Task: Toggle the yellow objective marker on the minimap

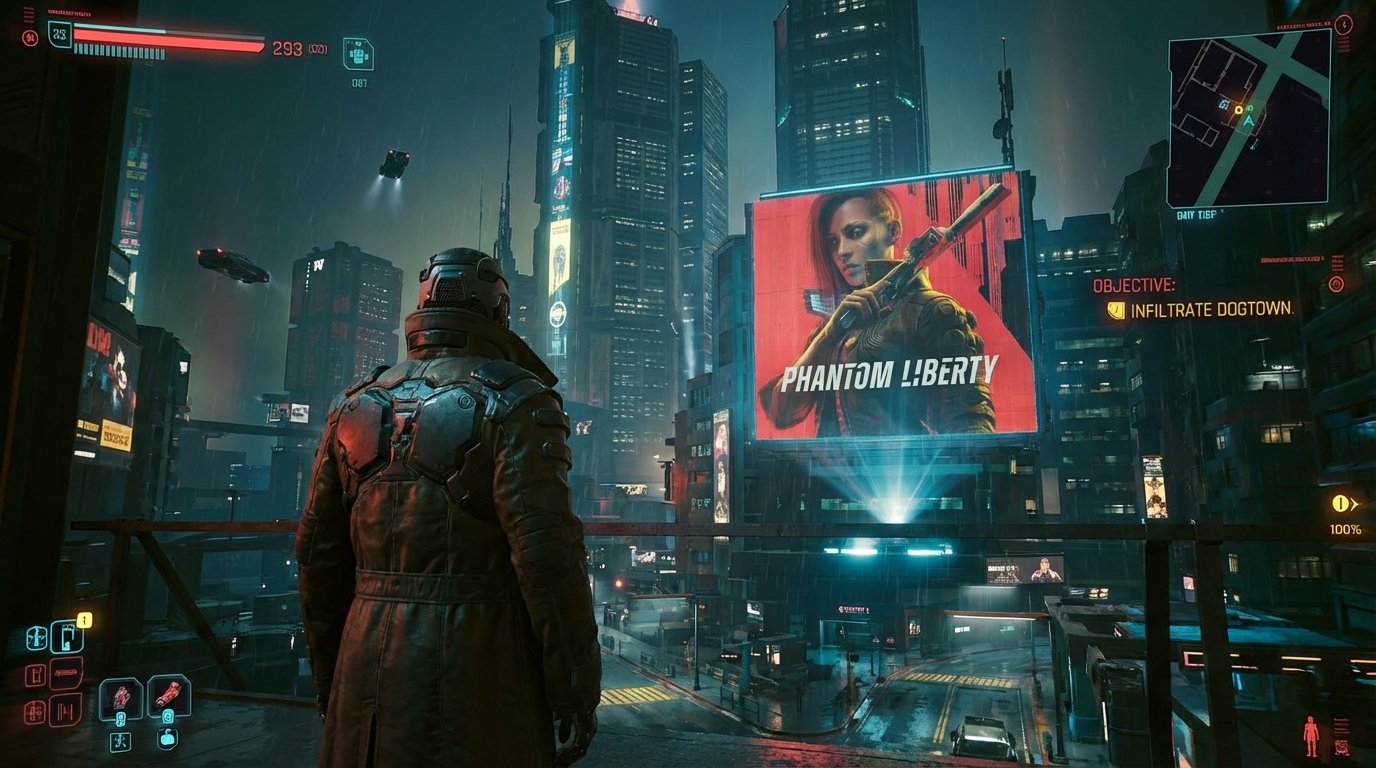Action: click(x=1239, y=110)
